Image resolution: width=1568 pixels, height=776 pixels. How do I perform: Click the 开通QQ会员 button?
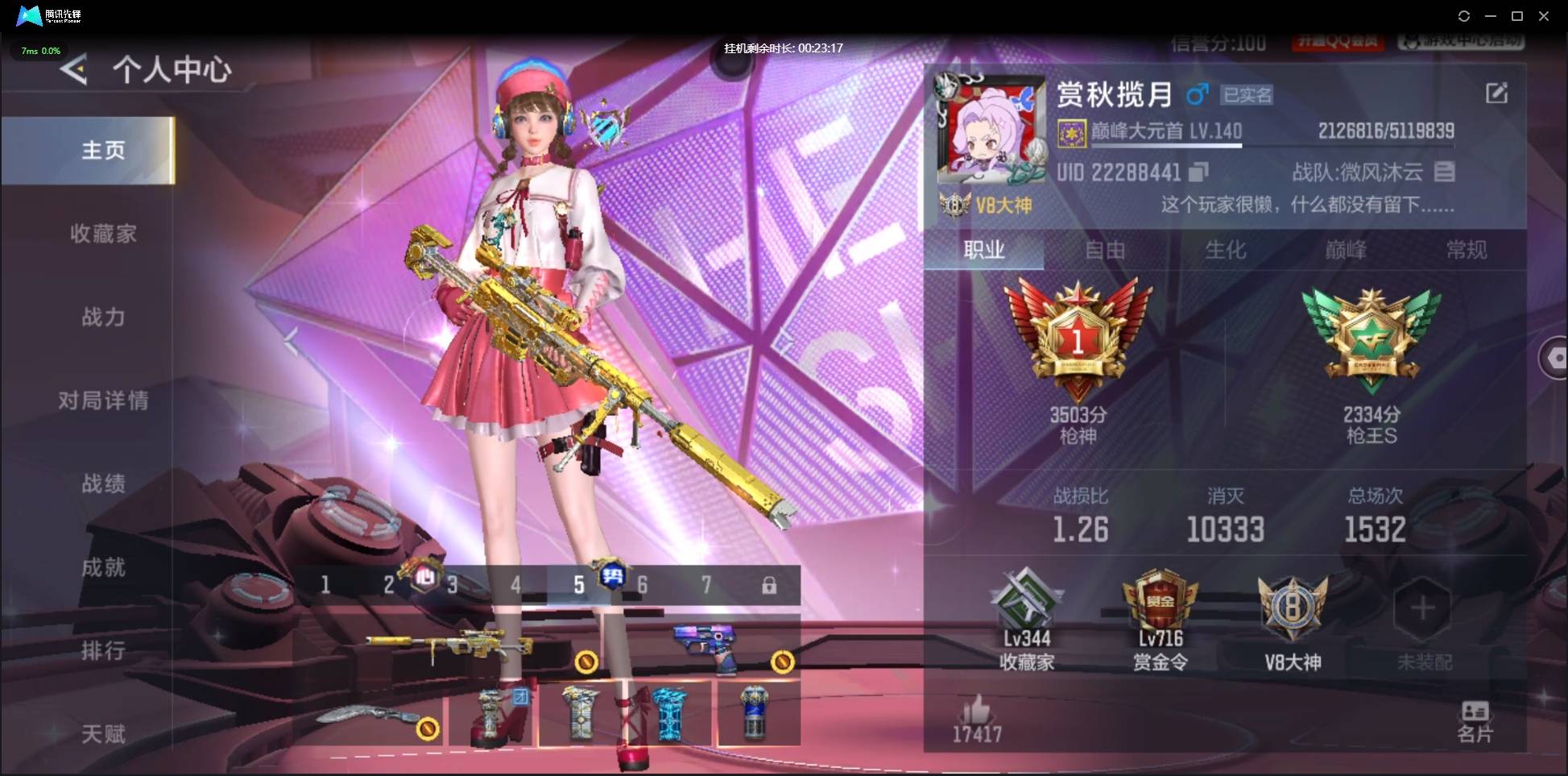(x=1339, y=44)
